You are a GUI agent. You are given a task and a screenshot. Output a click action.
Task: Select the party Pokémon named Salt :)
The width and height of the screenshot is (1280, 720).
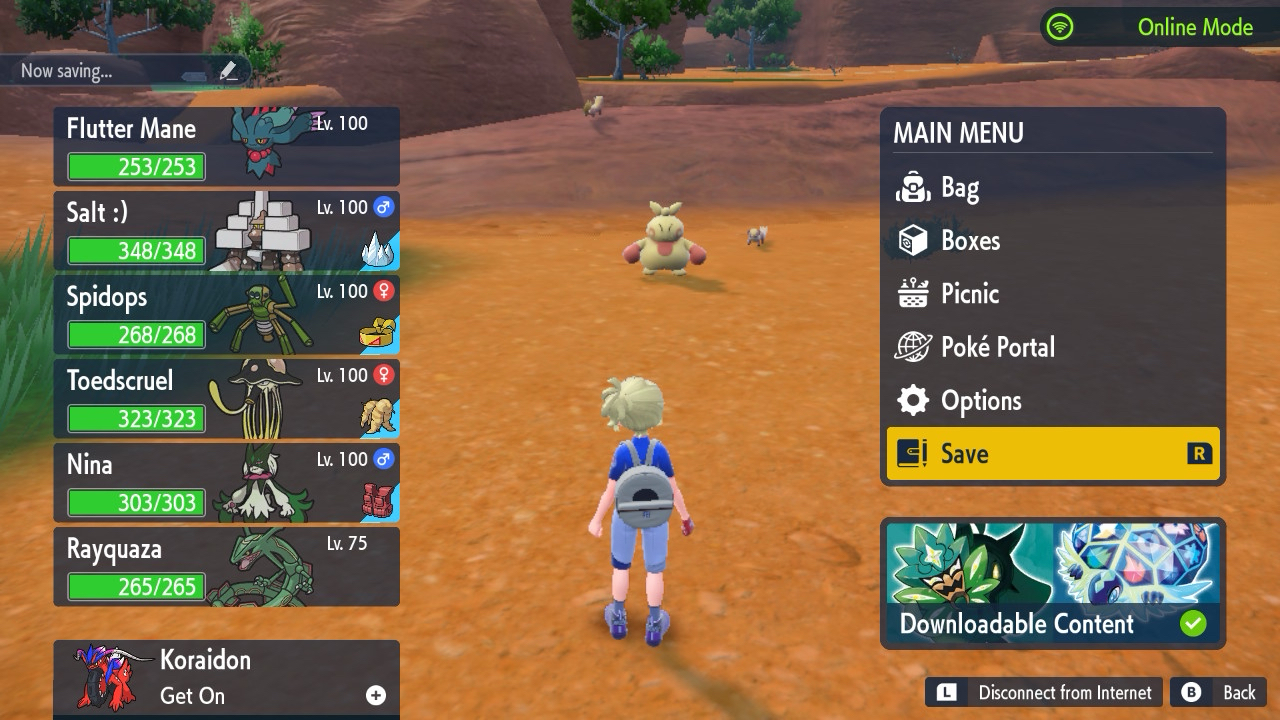pos(226,231)
